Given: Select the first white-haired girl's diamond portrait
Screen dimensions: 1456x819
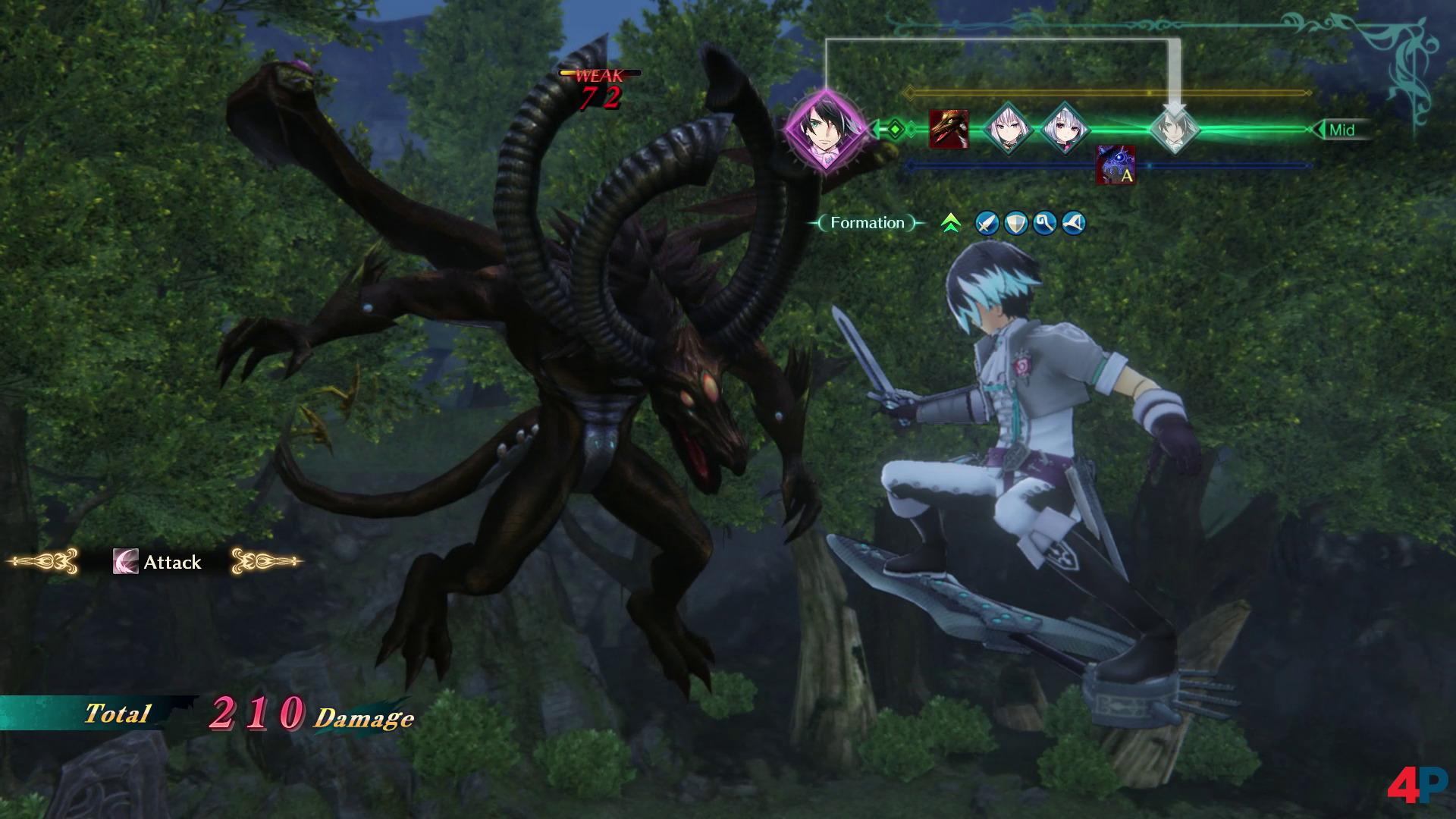Looking at the screenshot, I should pyautogui.click(x=1008, y=127).
